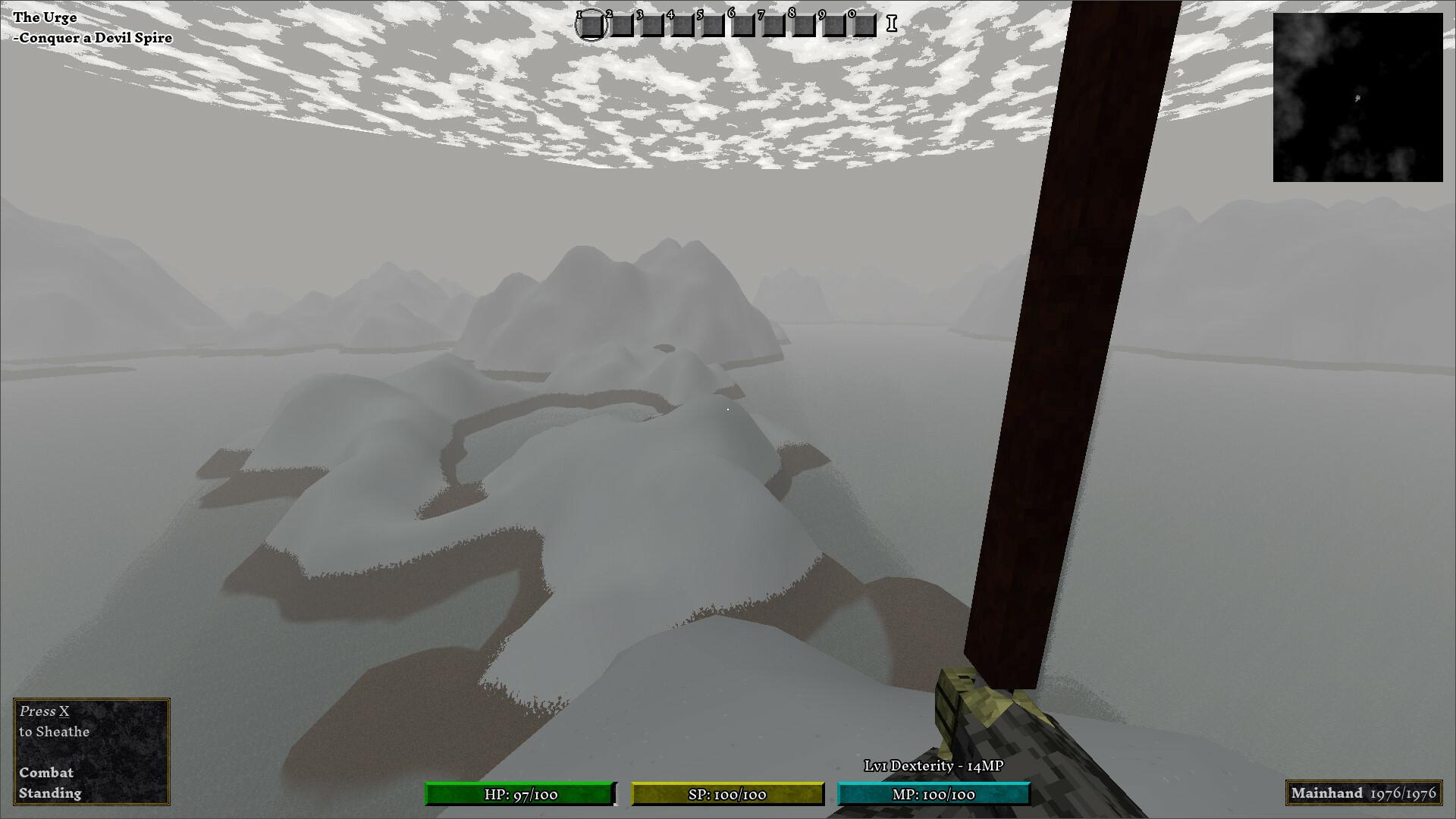Click the text cursor beside the hotbar

890,23
